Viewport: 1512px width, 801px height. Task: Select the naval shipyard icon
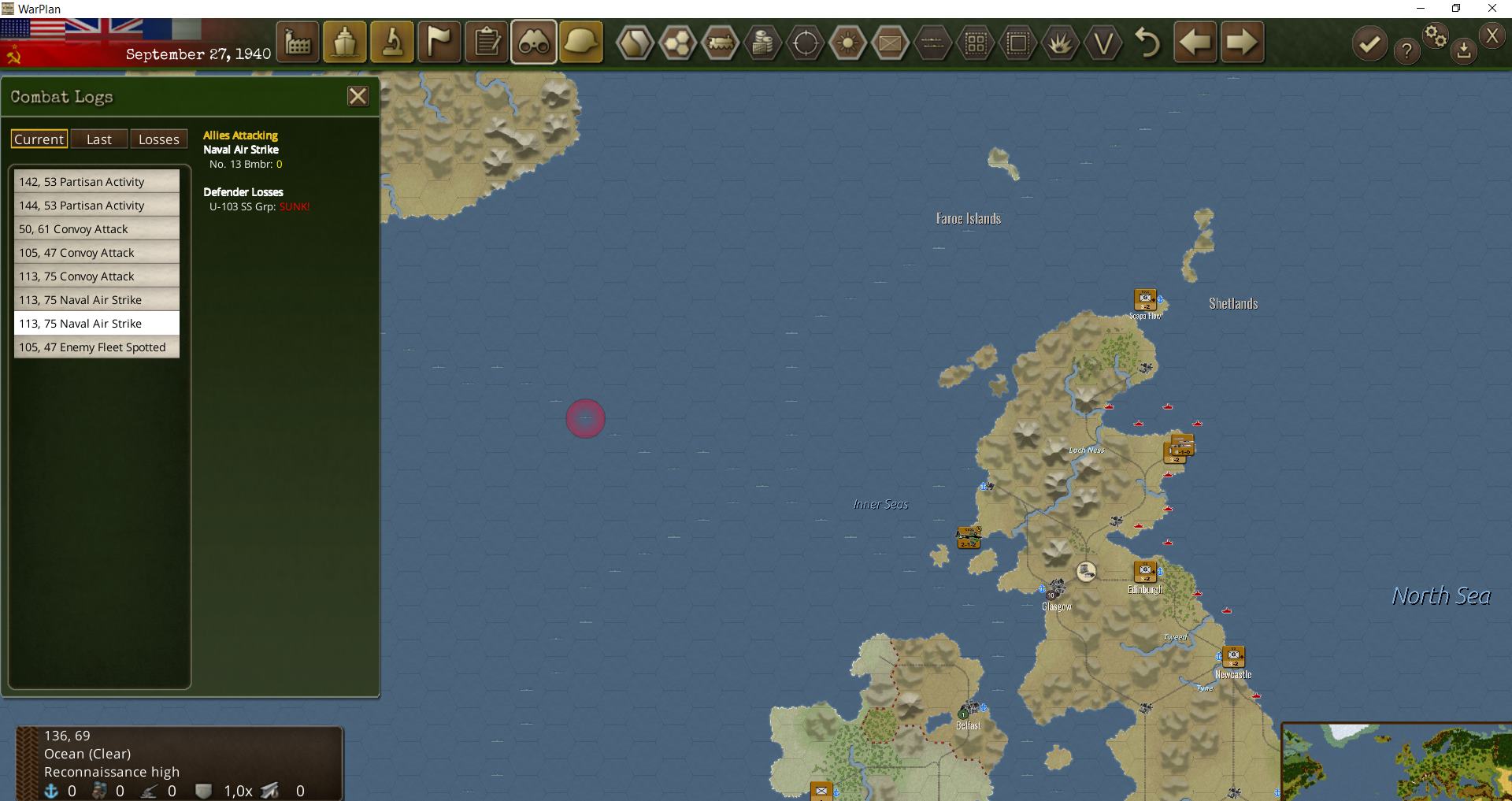pyautogui.click(x=345, y=42)
